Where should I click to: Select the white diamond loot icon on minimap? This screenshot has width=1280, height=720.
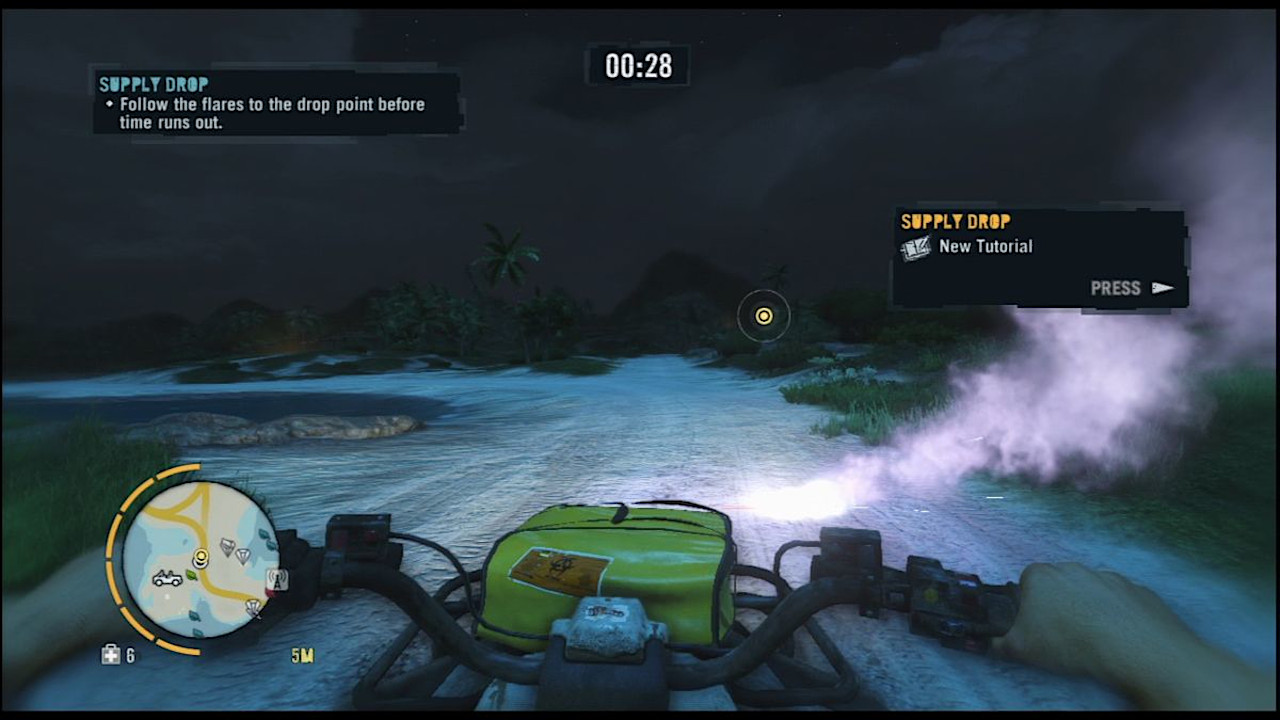[244, 555]
